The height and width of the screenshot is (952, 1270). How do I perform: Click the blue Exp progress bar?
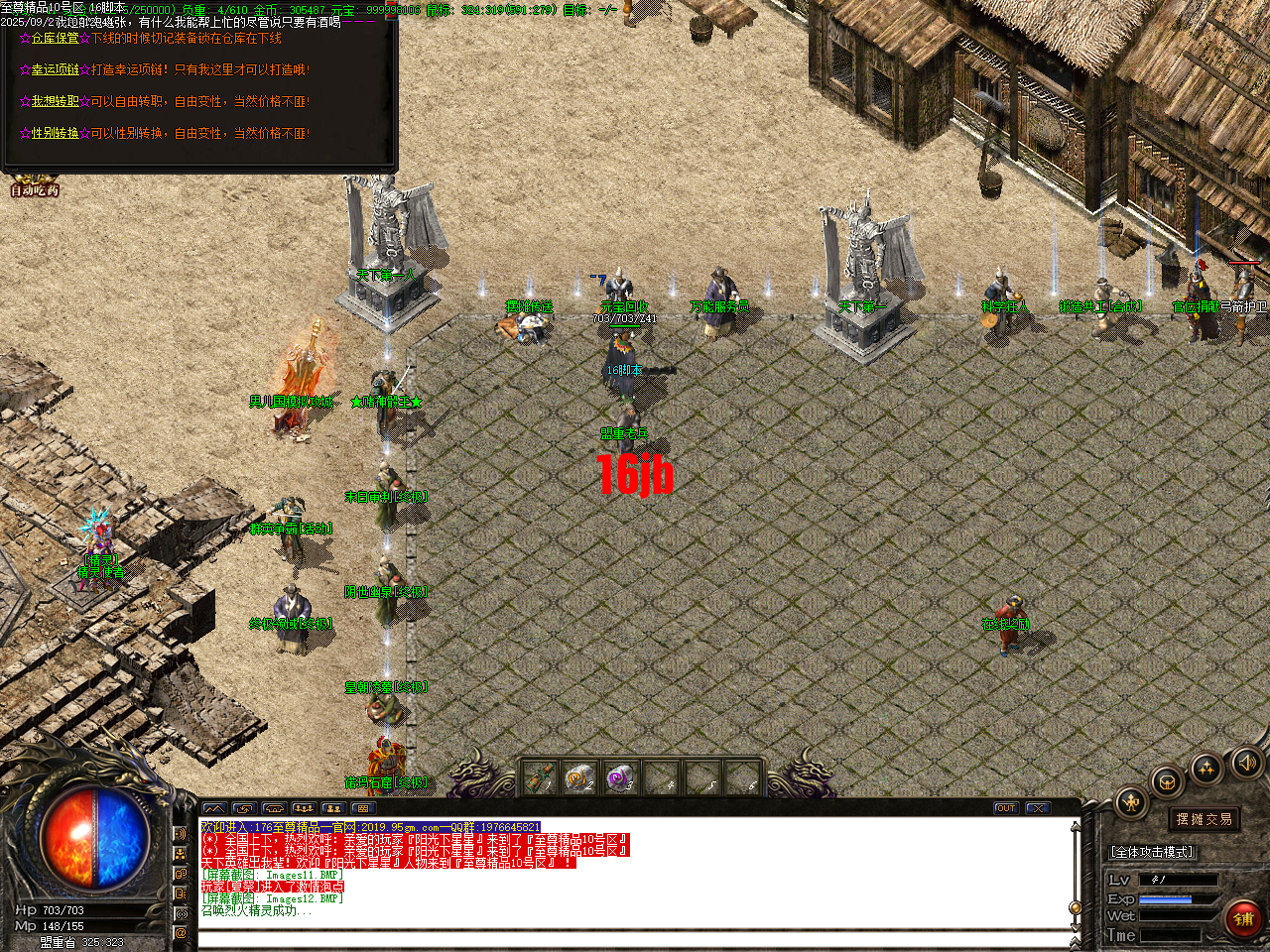1166,898
